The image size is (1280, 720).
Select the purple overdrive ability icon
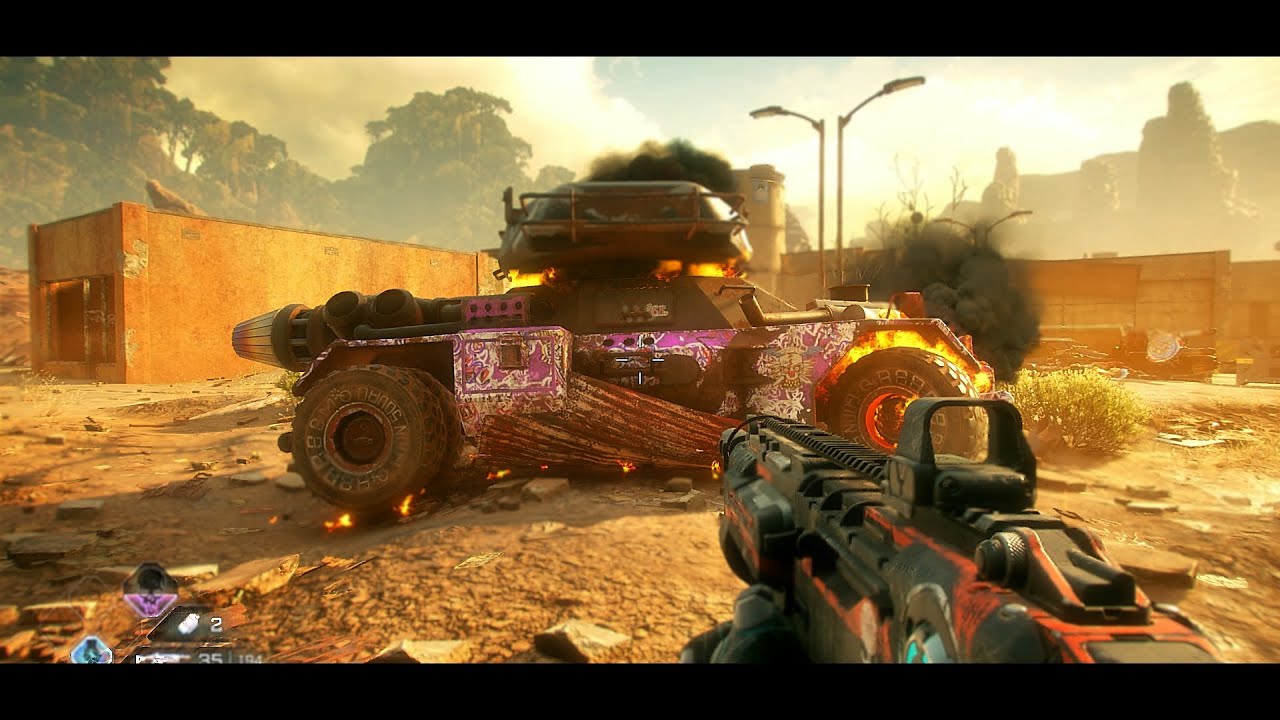pos(150,590)
